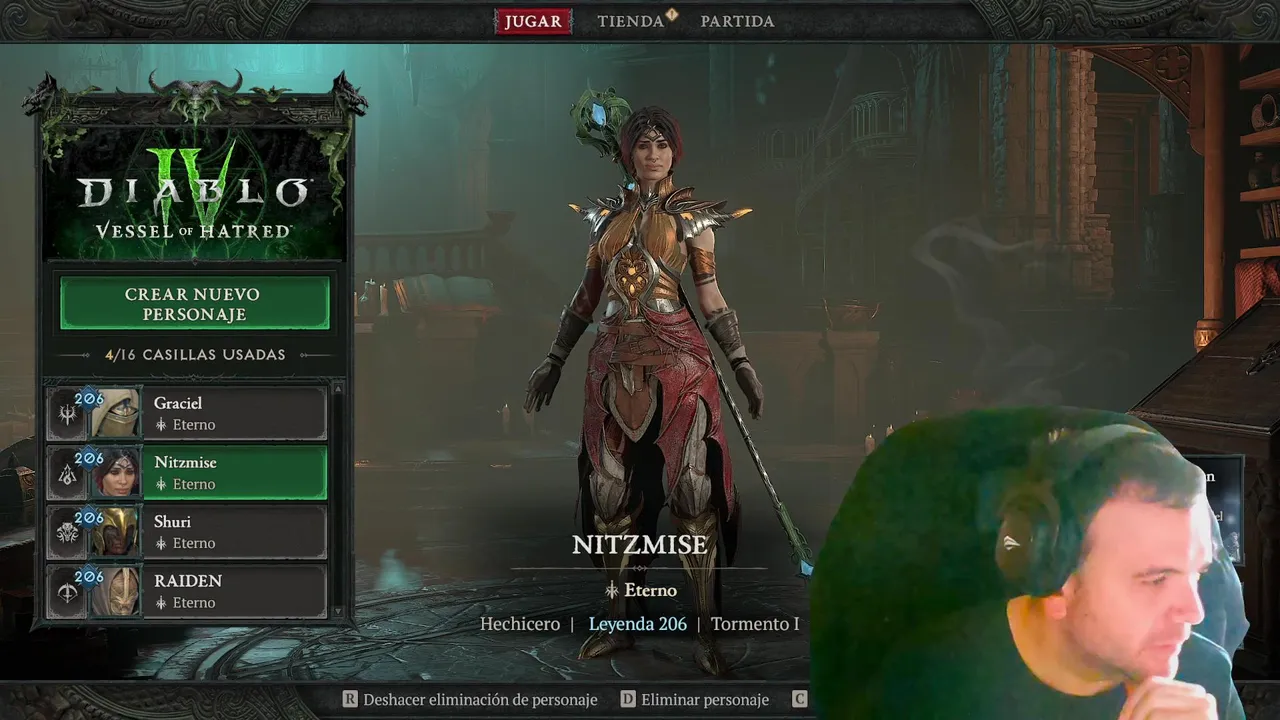Click Crear Nuevo Personaje button
This screenshot has width=1280, height=720.
tap(194, 304)
